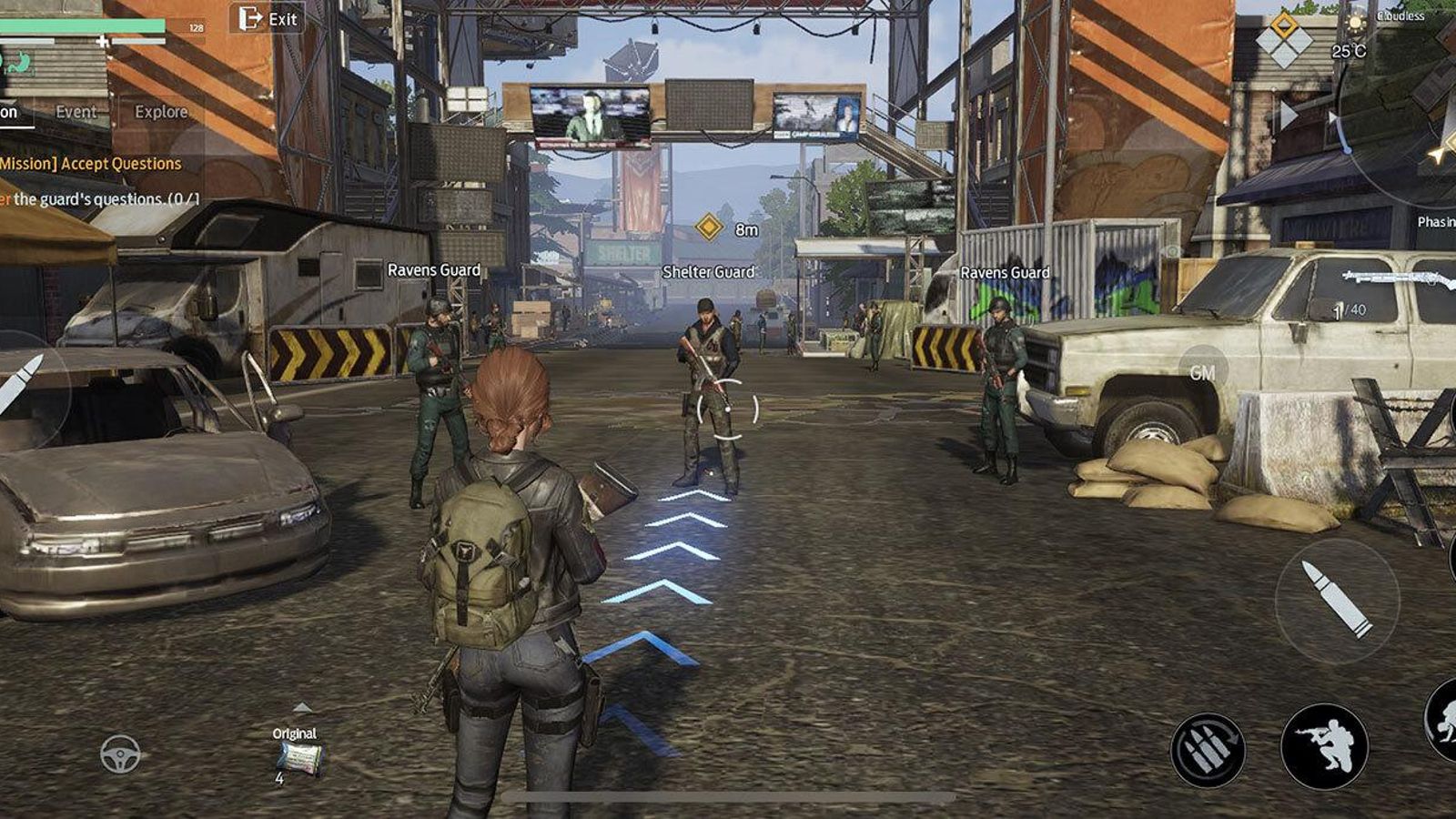
Task: Use the Original item slot
Action: [299, 757]
